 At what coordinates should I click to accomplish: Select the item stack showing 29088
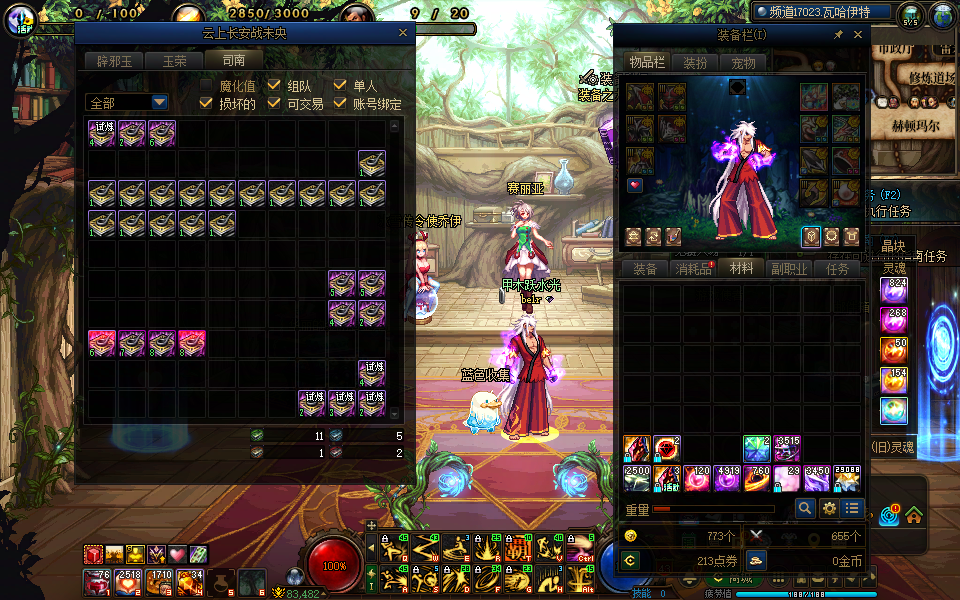pos(847,479)
